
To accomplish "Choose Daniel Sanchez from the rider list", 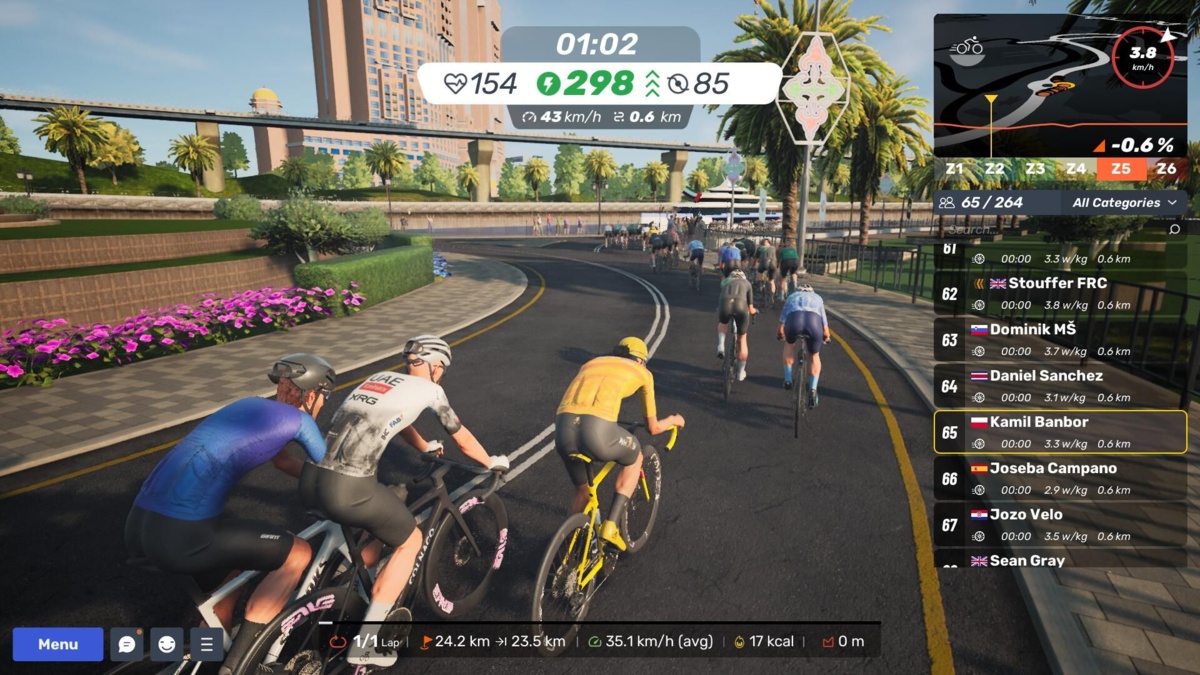I will click(1060, 385).
